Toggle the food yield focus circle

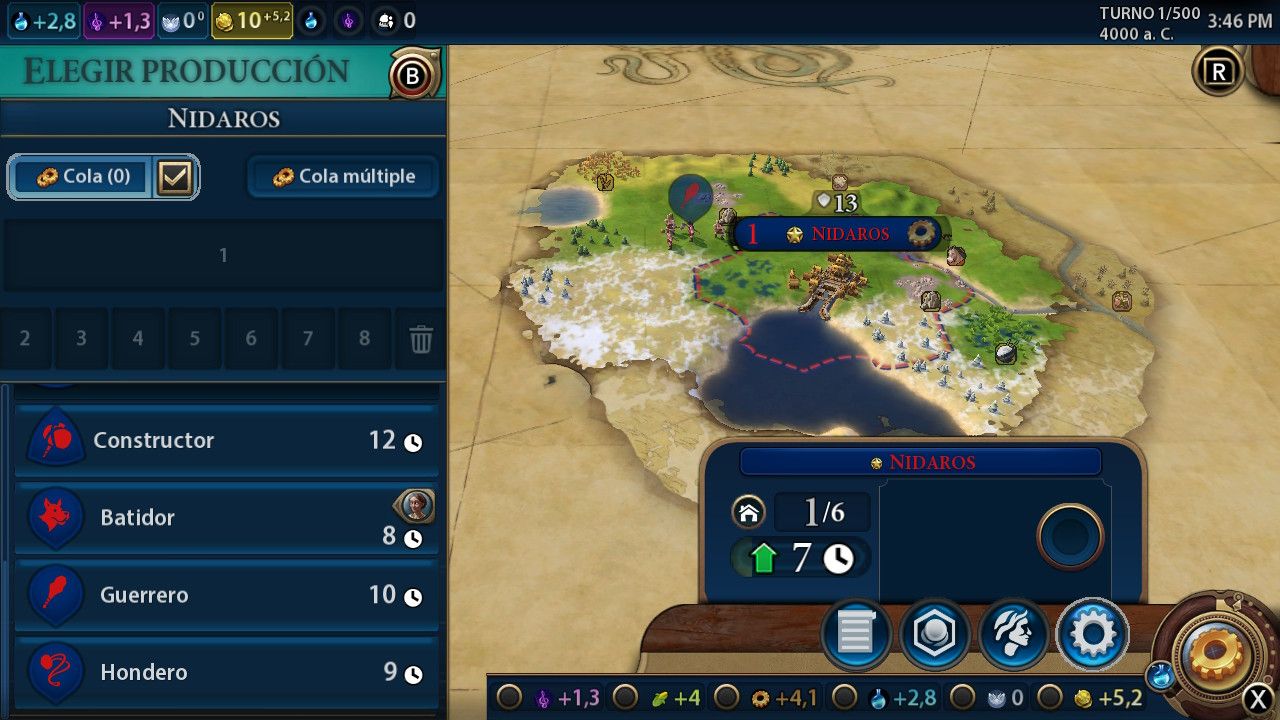tap(624, 697)
